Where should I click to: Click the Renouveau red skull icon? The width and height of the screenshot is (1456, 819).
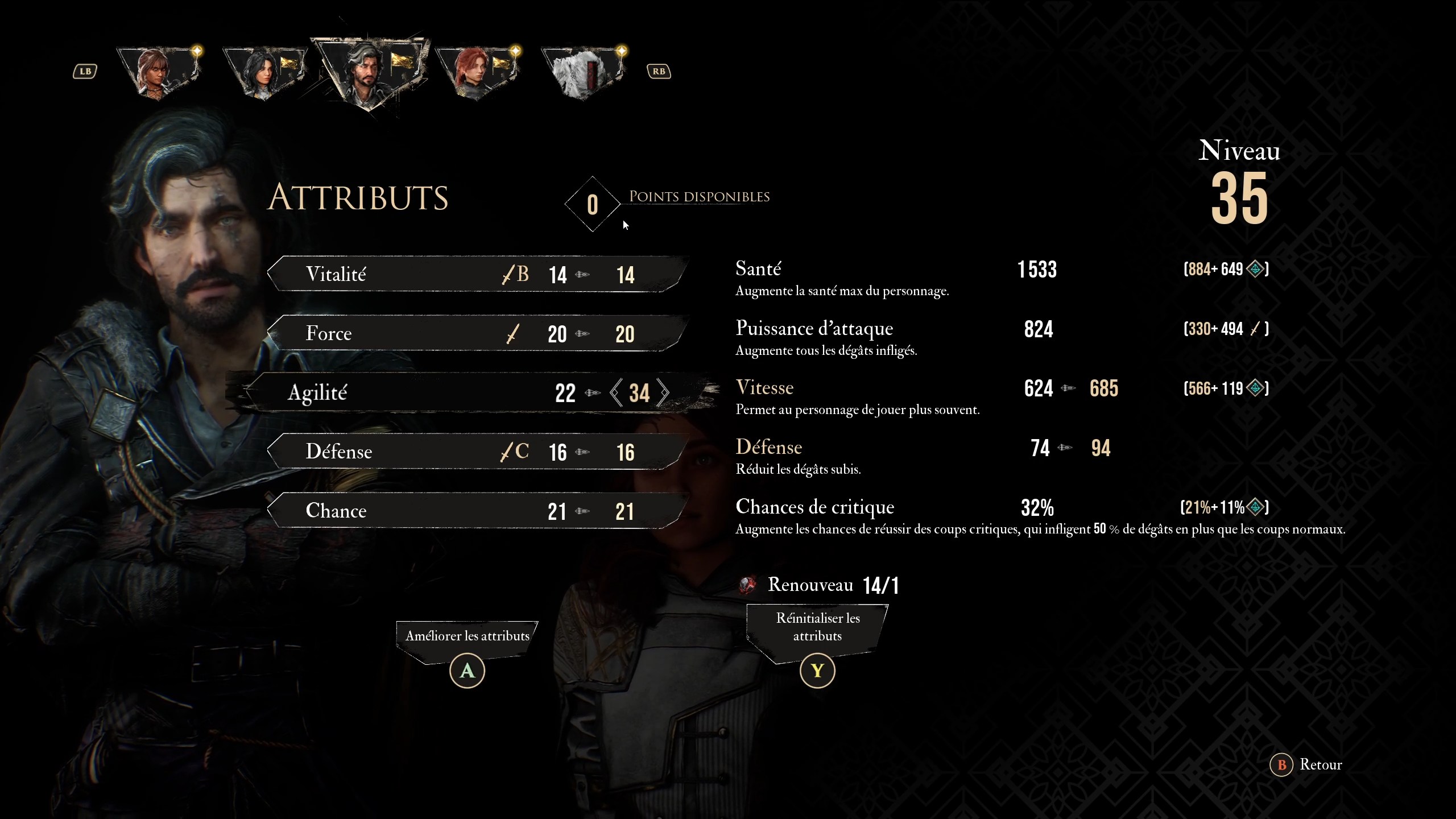coord(748,585)
